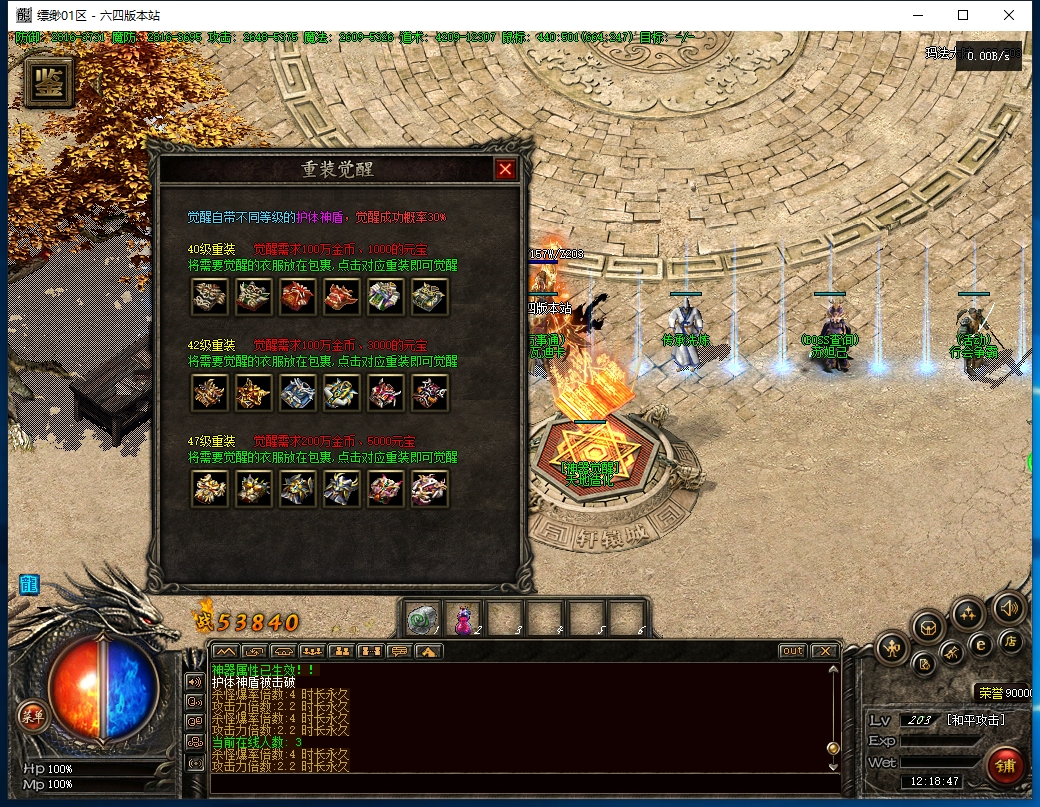Image resolution: width=1040 pixels, height=807 pixels.
Task: Close the 重装觉醒 awakening window
Action: [505, 170]
